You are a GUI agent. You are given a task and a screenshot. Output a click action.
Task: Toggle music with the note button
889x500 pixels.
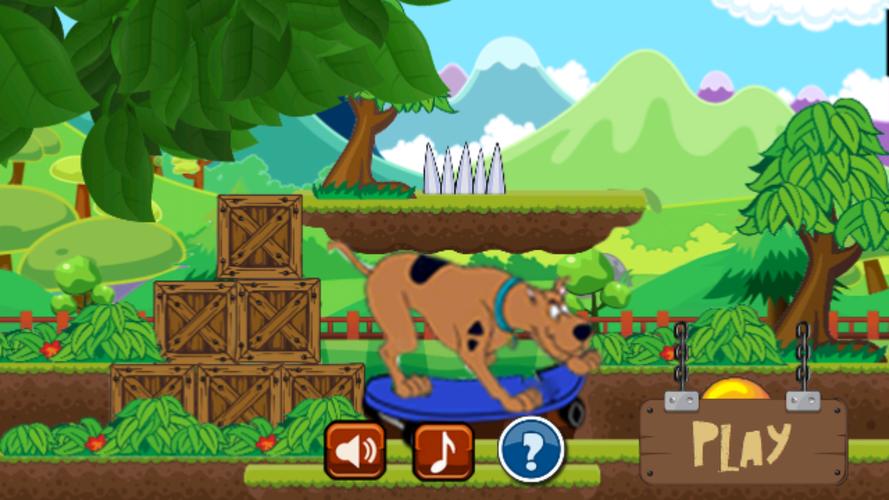tap(443, 451)
